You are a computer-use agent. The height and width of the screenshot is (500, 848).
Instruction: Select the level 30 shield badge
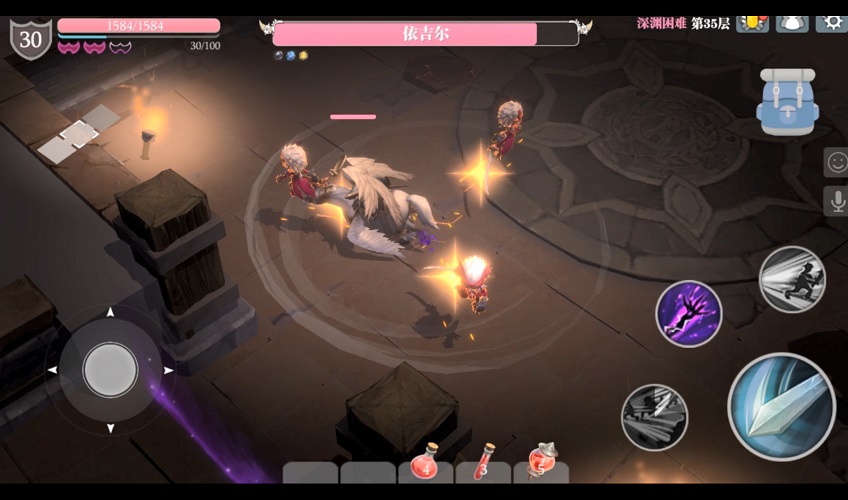click(30, 39)
